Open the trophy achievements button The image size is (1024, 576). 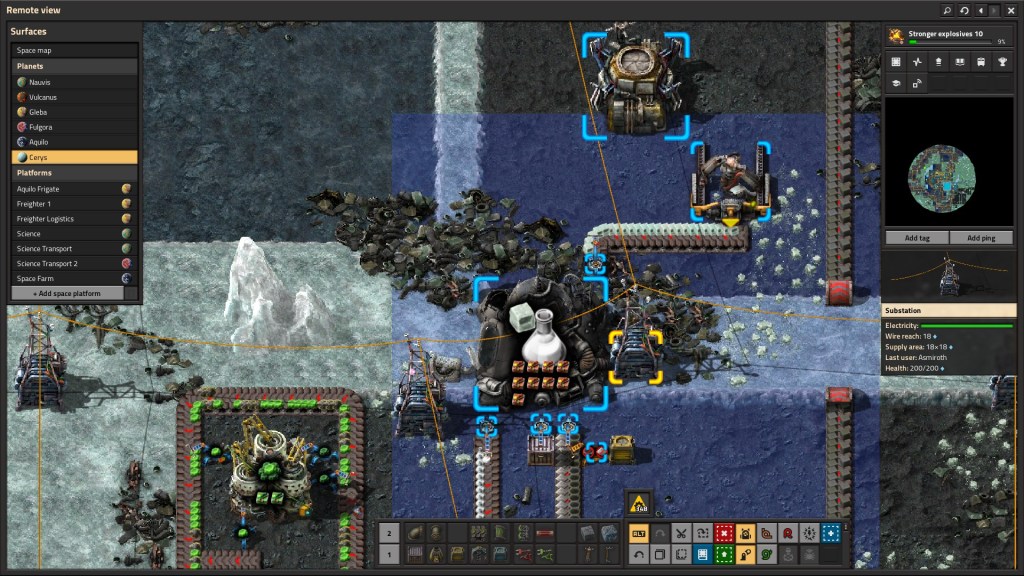tap(1002, 62)
